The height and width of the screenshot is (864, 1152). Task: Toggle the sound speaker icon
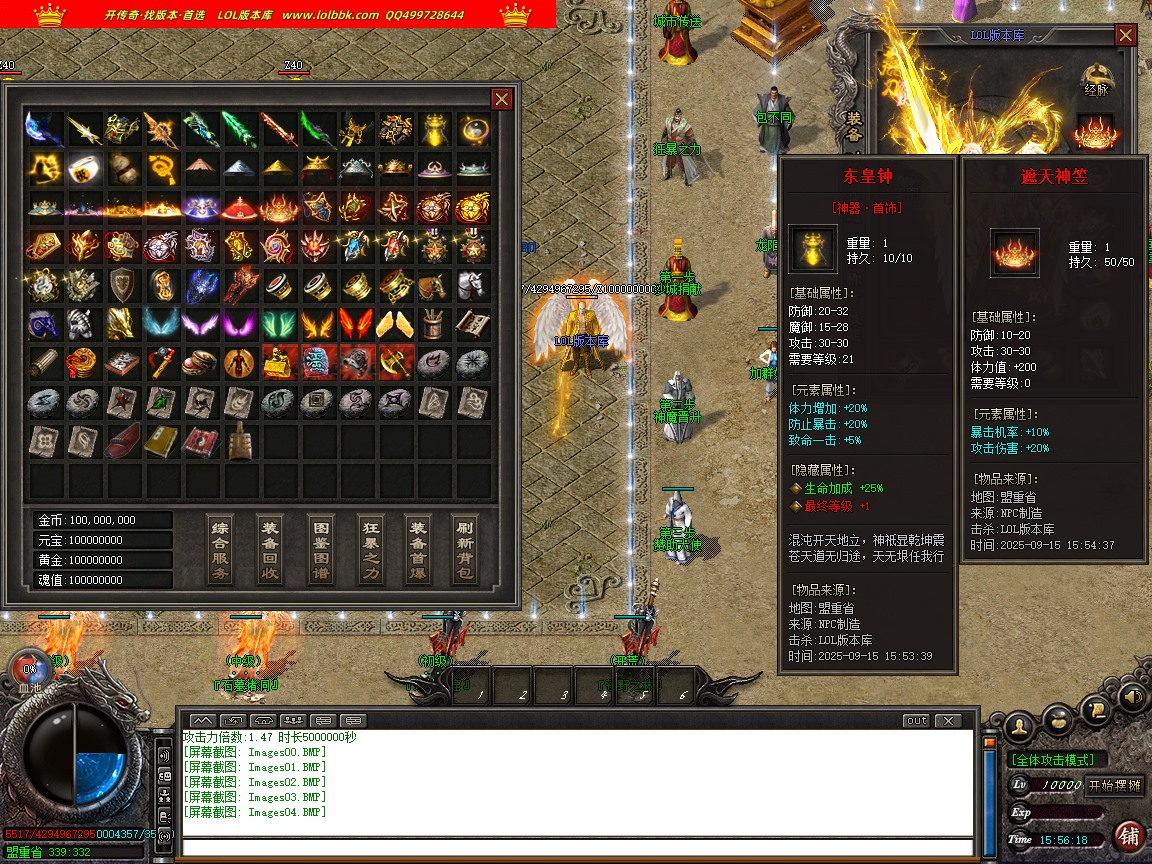coord(1132,695)
